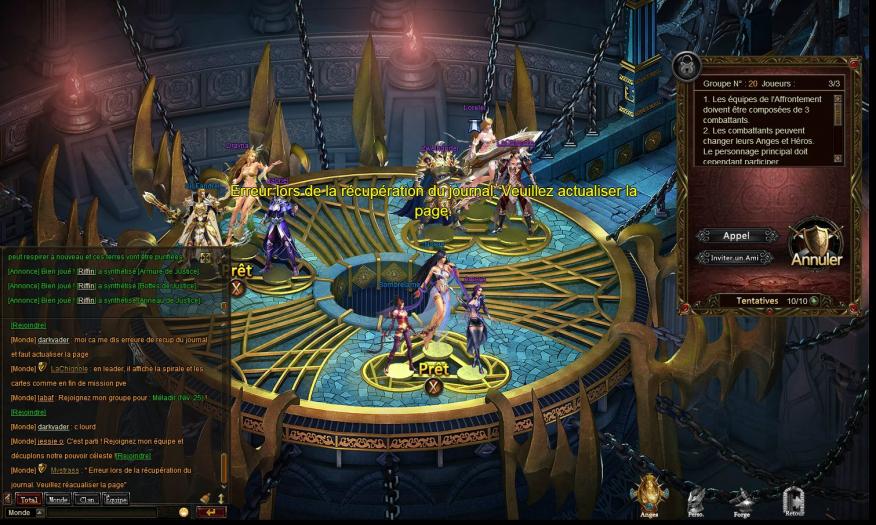Send the chat message with the red arrow button
Screen dimensions: 876x525
tap(211, 513)
